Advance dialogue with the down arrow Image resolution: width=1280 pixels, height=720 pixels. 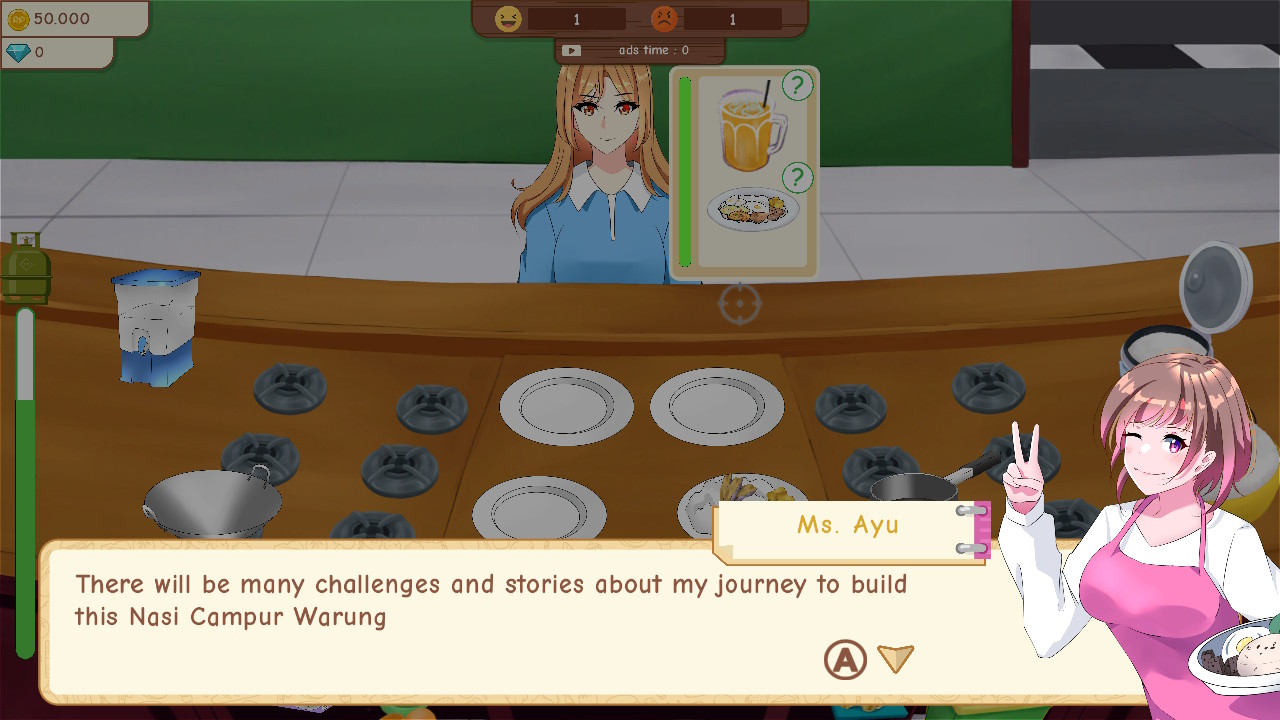coord(895,658)
